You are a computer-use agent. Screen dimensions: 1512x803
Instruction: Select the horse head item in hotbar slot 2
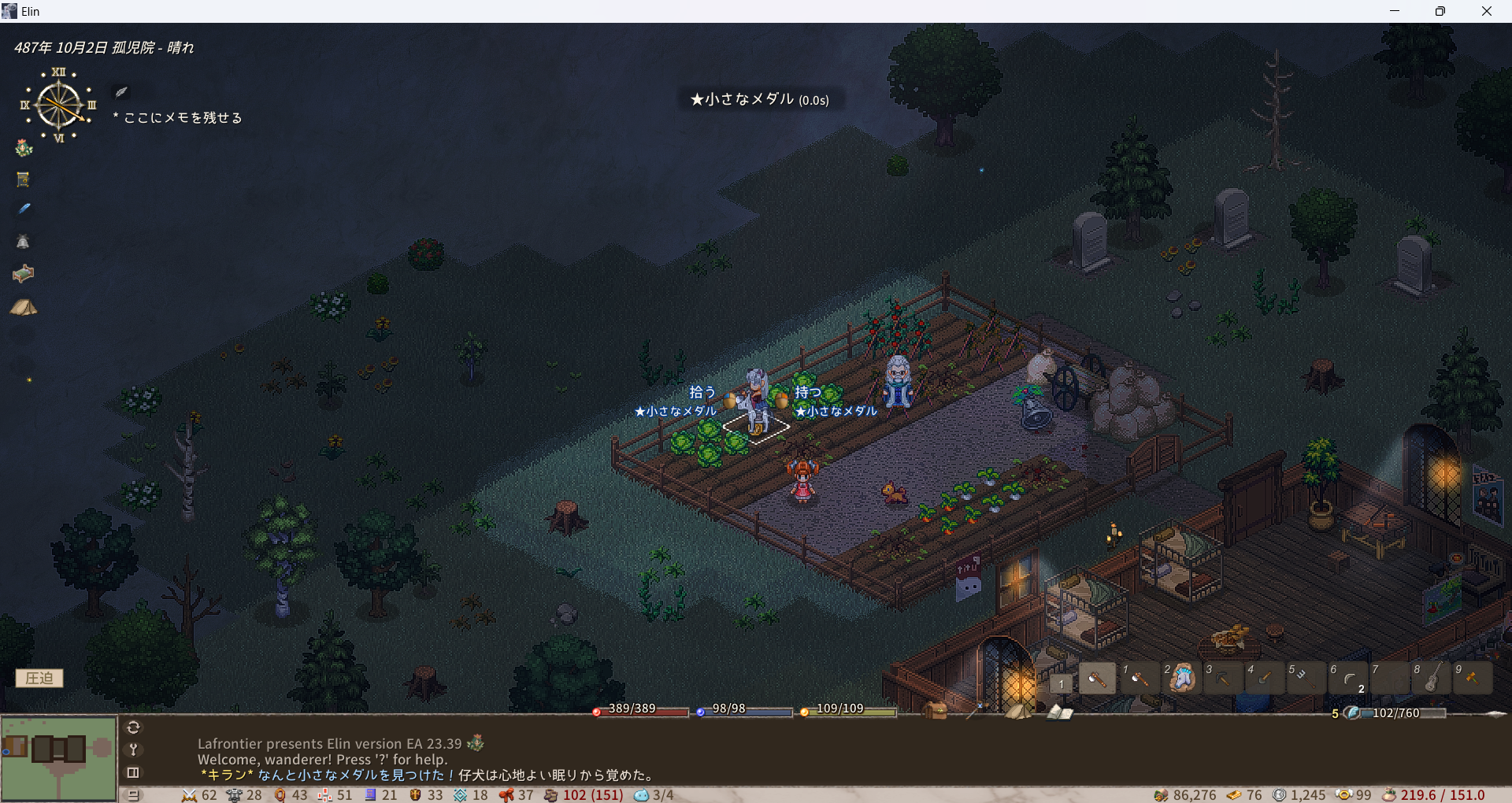1181,678
